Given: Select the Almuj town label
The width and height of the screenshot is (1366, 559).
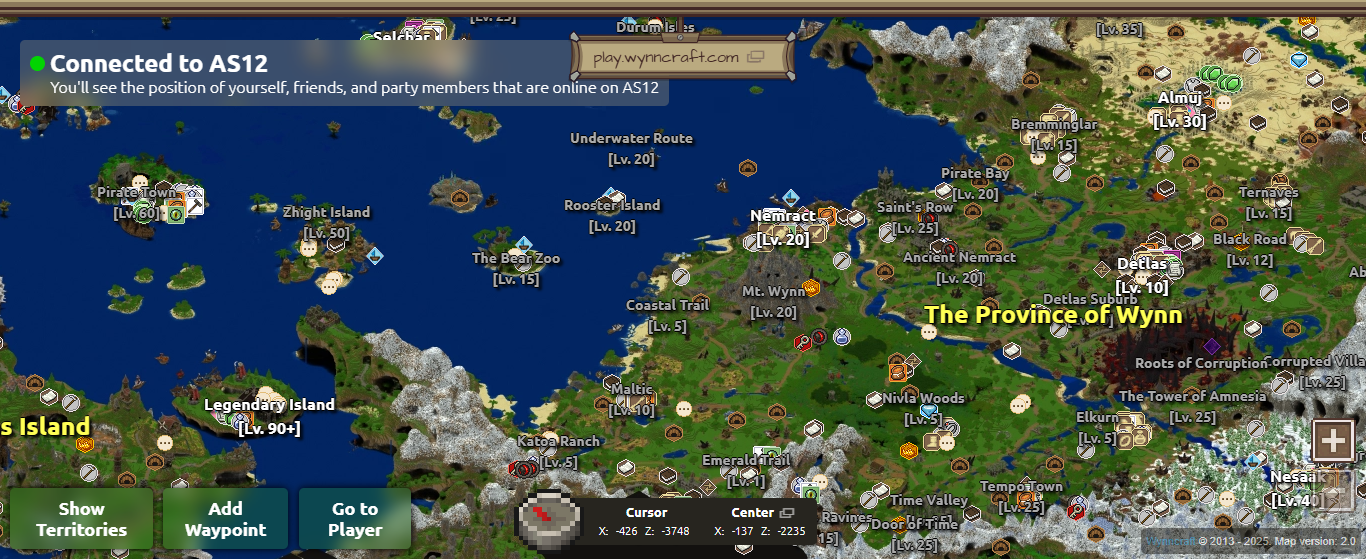Looking at the screenshot, I should click(x=1180, y=98).
